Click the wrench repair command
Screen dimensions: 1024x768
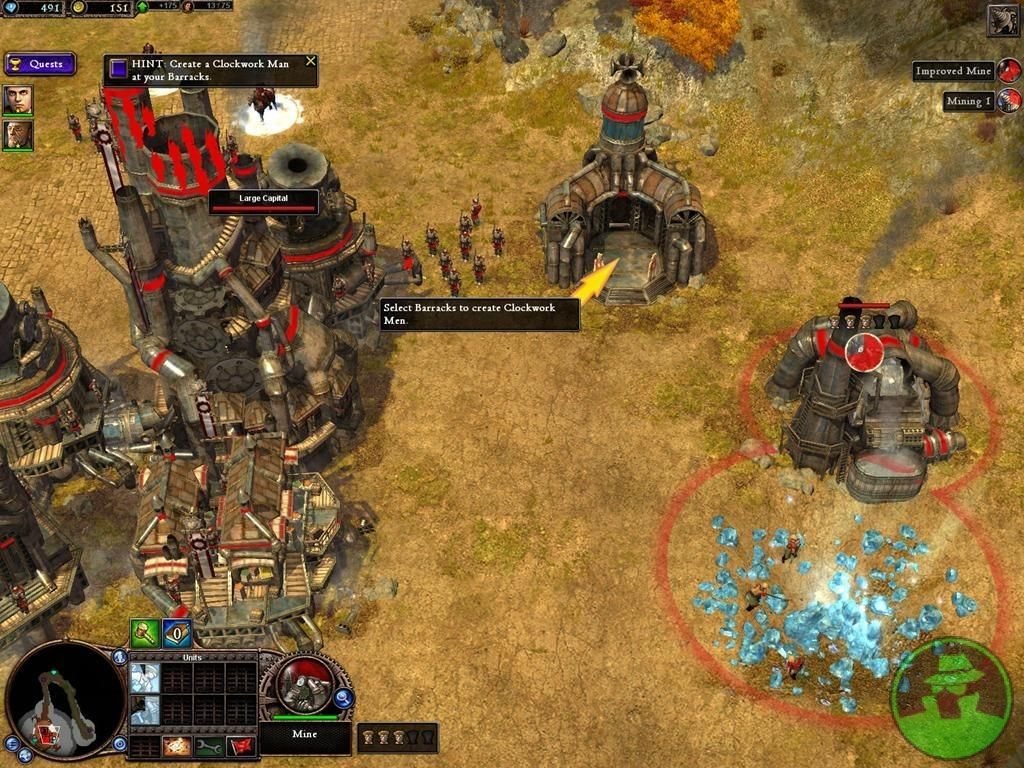209,746
